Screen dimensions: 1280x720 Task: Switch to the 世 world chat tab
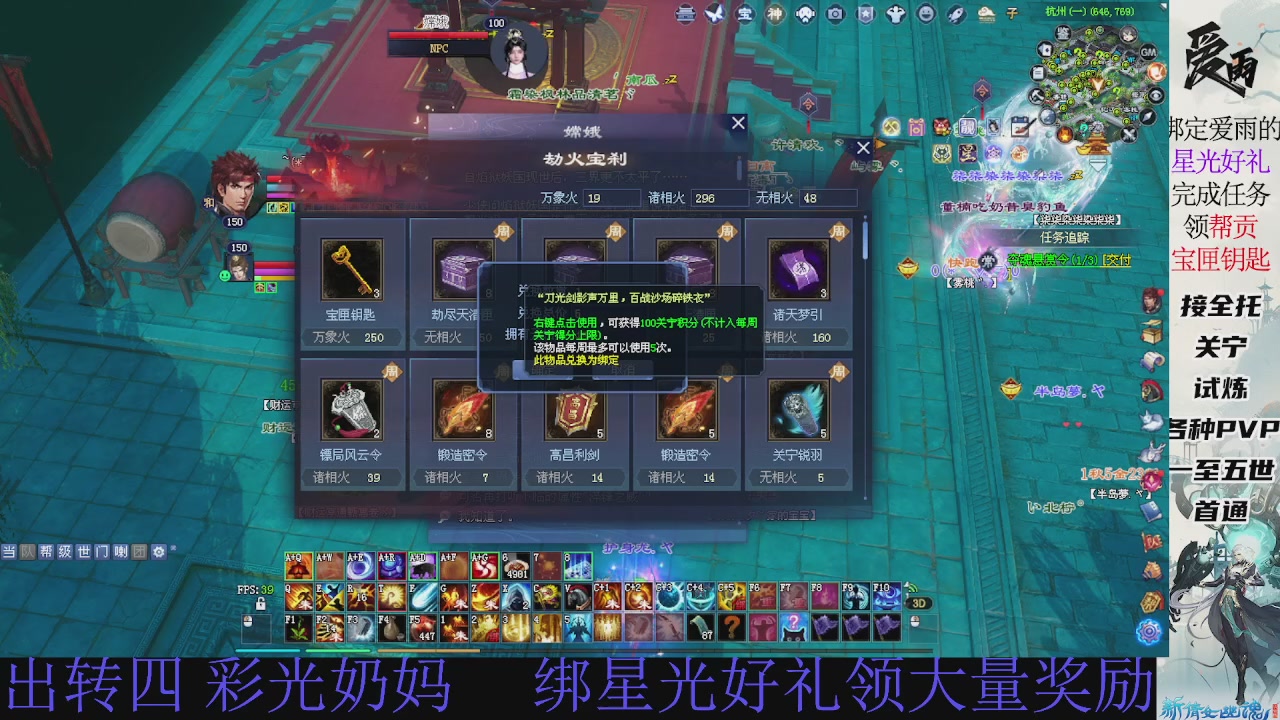pos(84,552)
